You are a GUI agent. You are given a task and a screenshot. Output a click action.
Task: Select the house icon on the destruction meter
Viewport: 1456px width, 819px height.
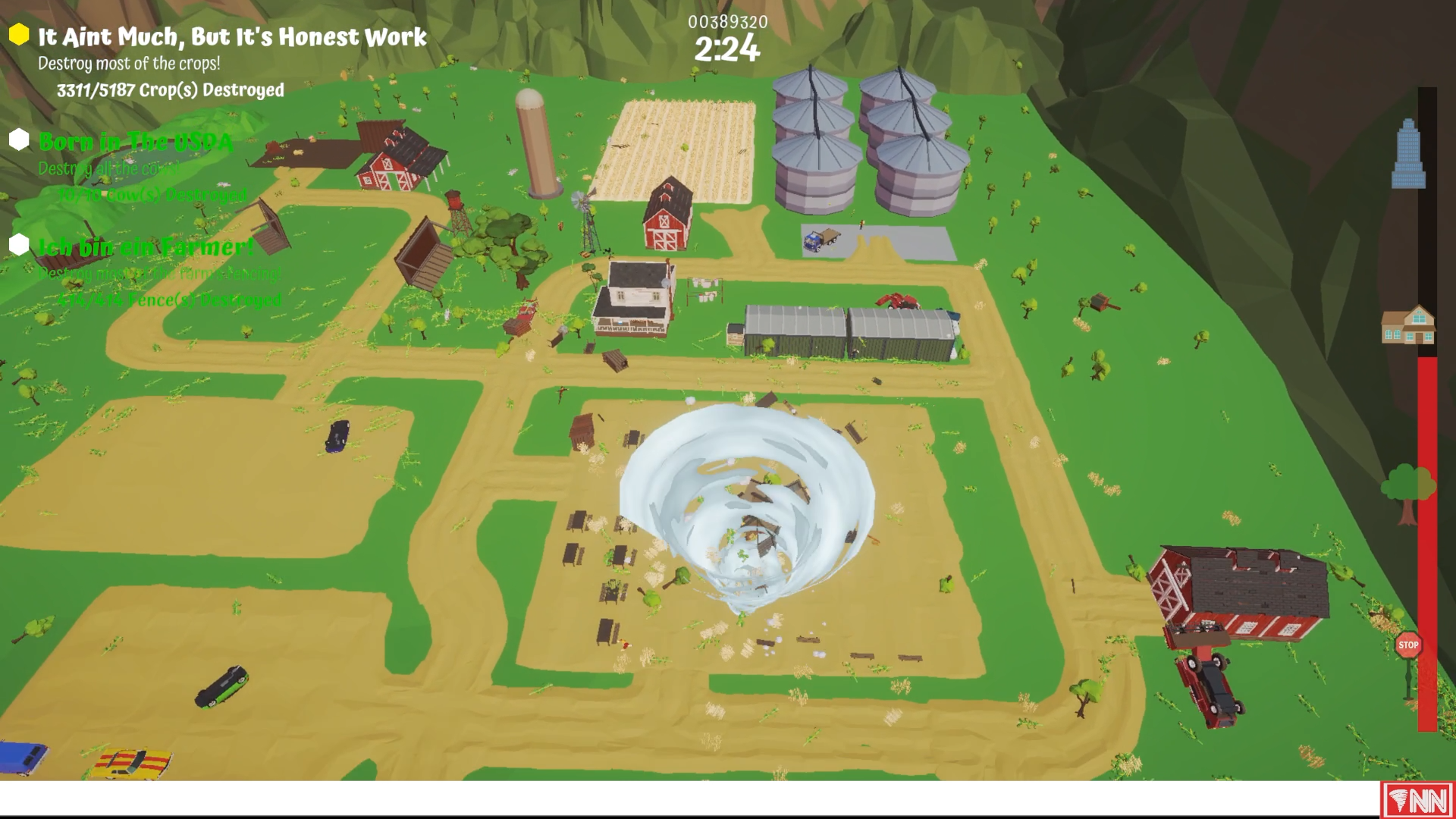[1408, 324]
